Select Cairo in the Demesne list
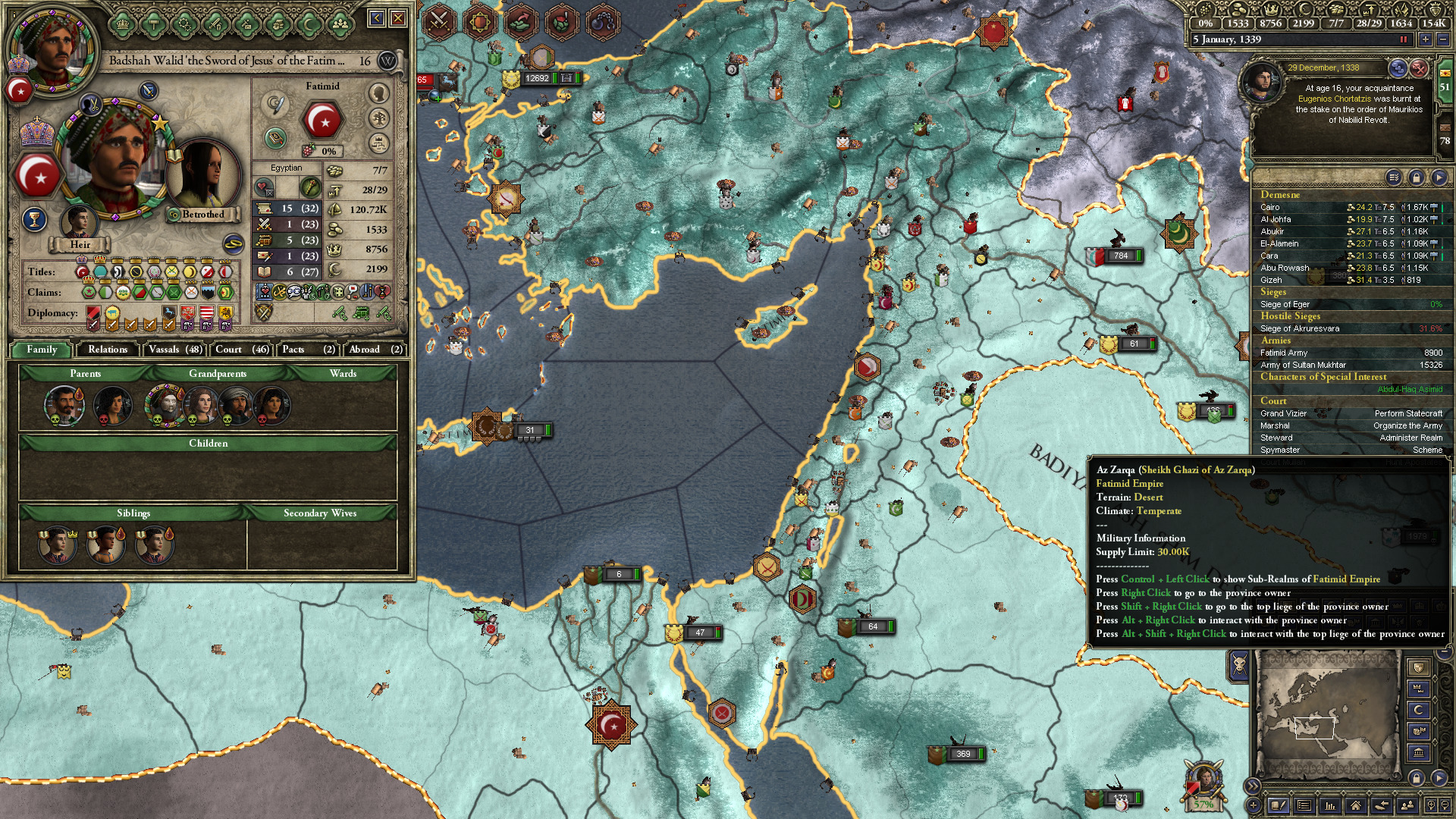1456x819 pixels. 1270,207
